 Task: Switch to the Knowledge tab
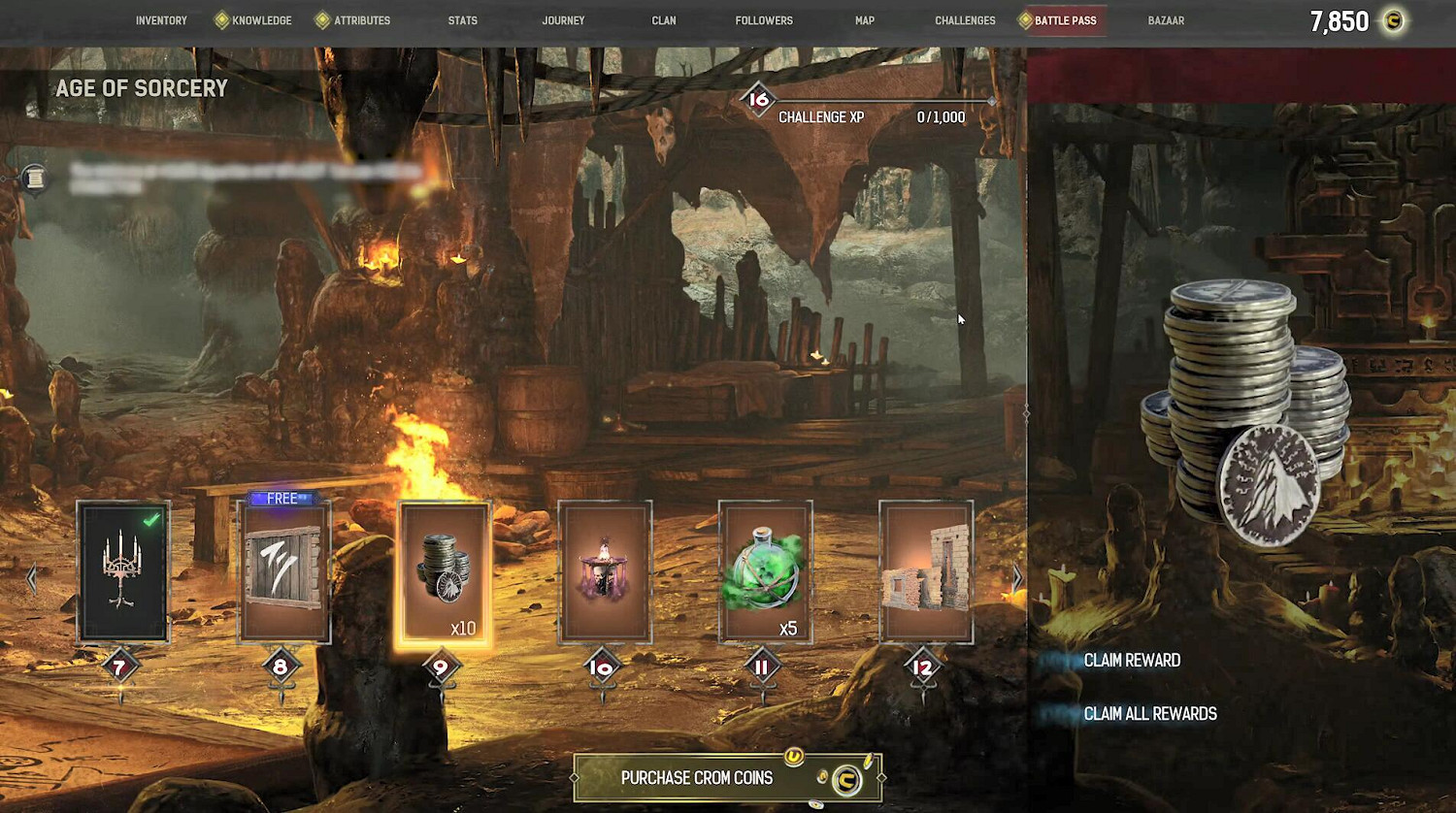(x=261, y=20)
